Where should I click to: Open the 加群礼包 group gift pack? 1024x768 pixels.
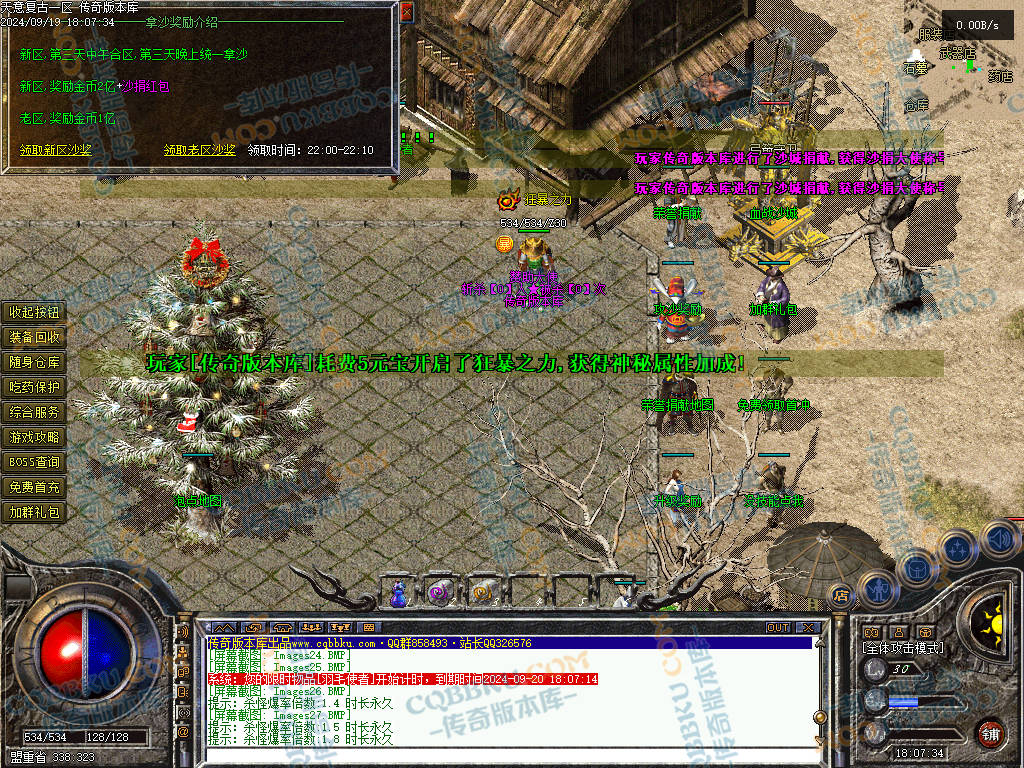(35, 512)
